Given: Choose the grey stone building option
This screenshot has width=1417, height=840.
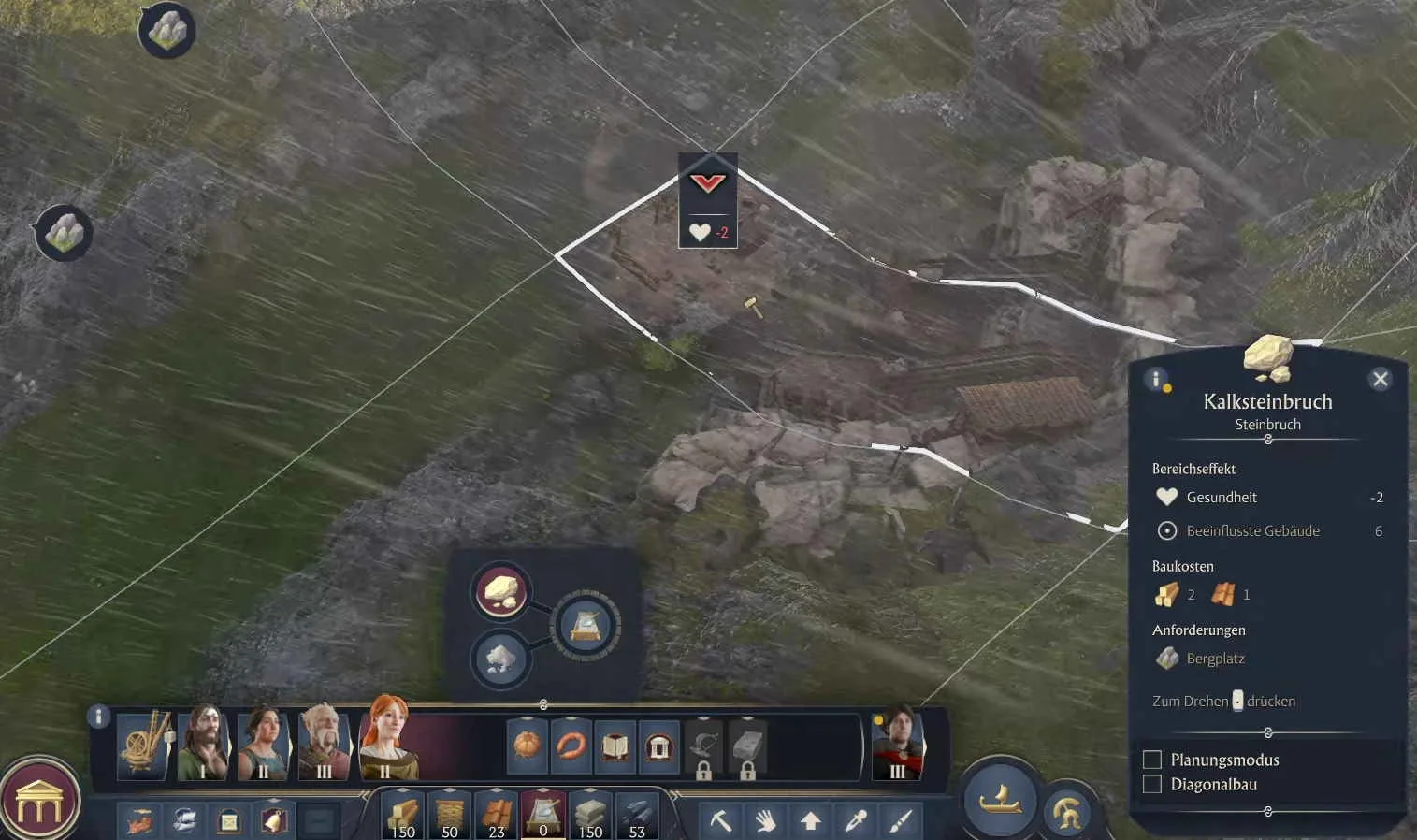Looking at the screenshot, I should pyautogui.click(x=501, y=659).
